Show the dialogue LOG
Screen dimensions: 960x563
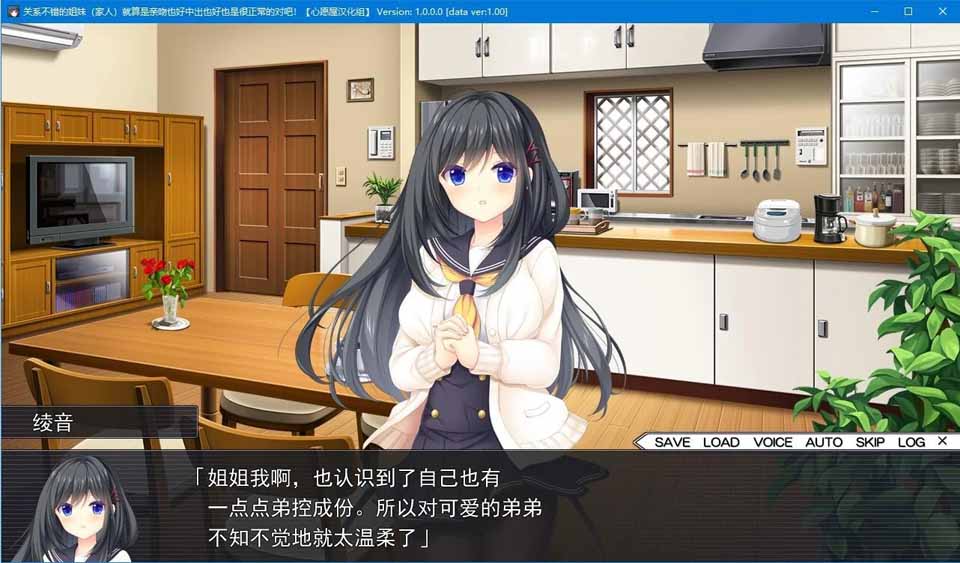[911, 442]
